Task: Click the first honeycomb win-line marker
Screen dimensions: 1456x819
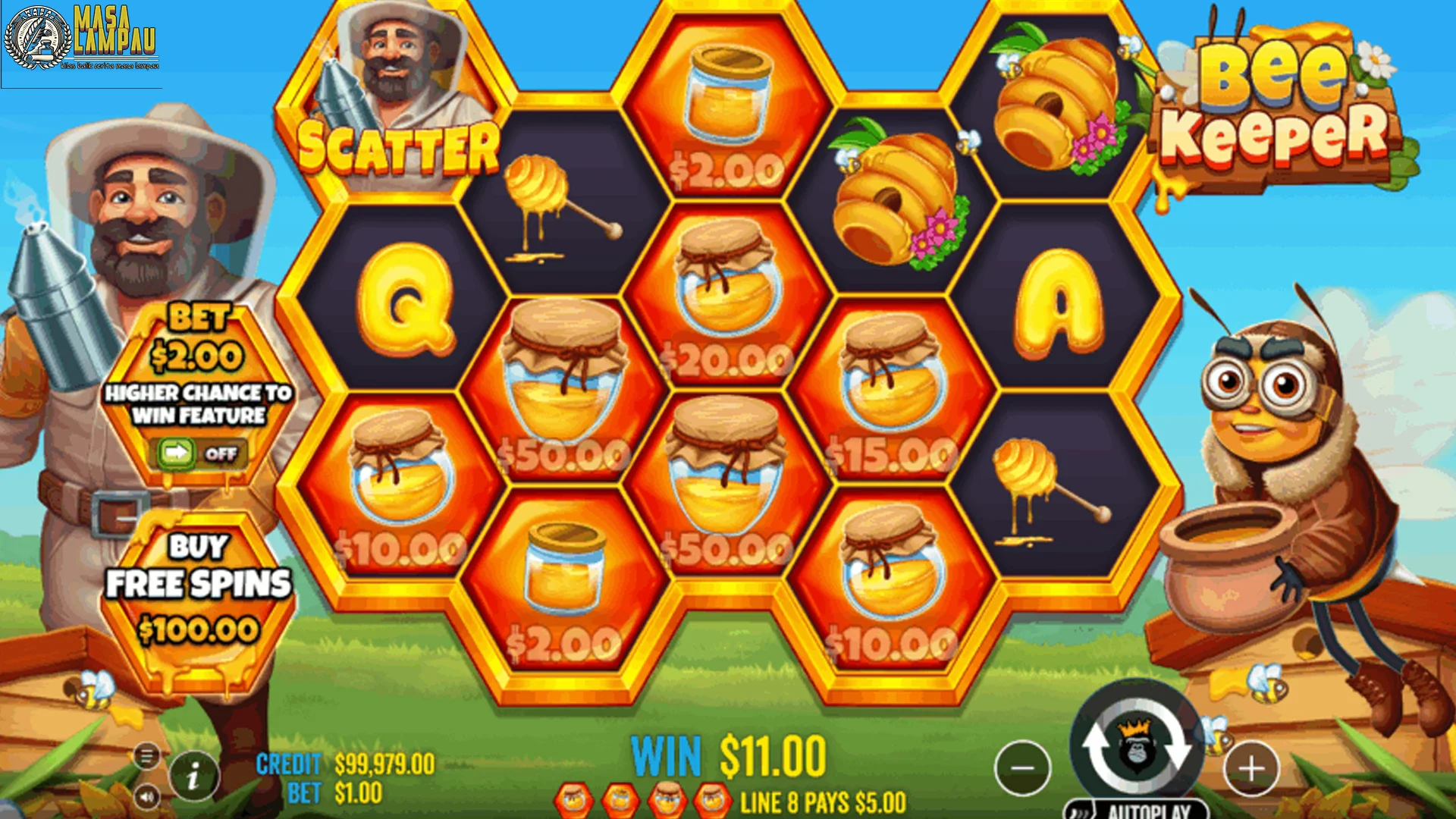Action: (x=573, y=799)
